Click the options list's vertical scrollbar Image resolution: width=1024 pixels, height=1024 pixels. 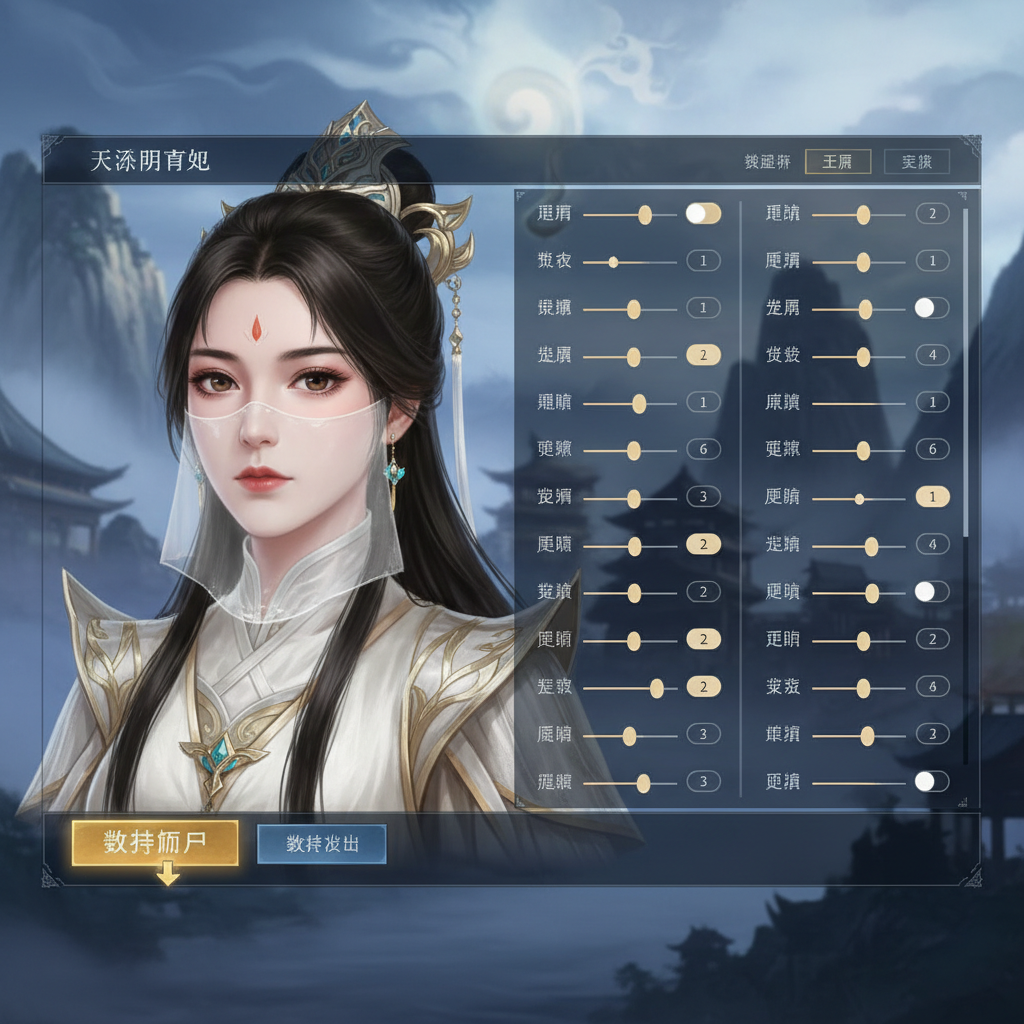coord(965,370)
